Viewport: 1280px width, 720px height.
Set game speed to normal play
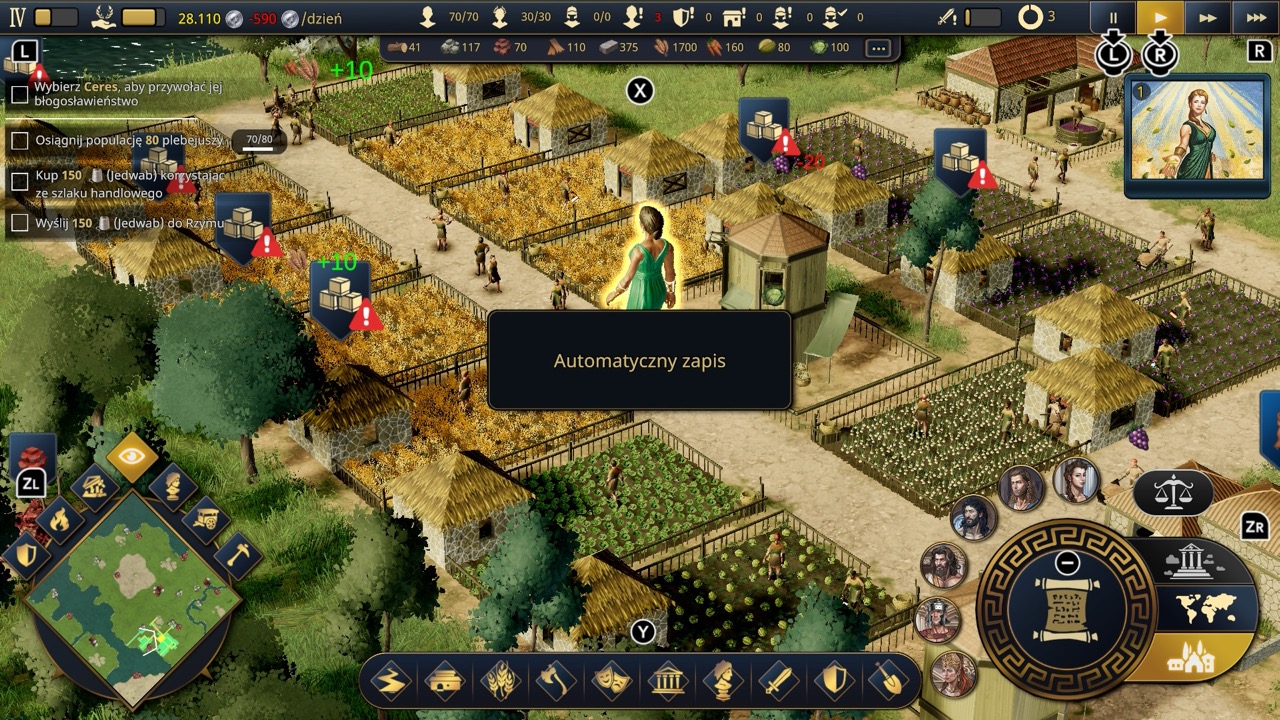pos(1160,18)
